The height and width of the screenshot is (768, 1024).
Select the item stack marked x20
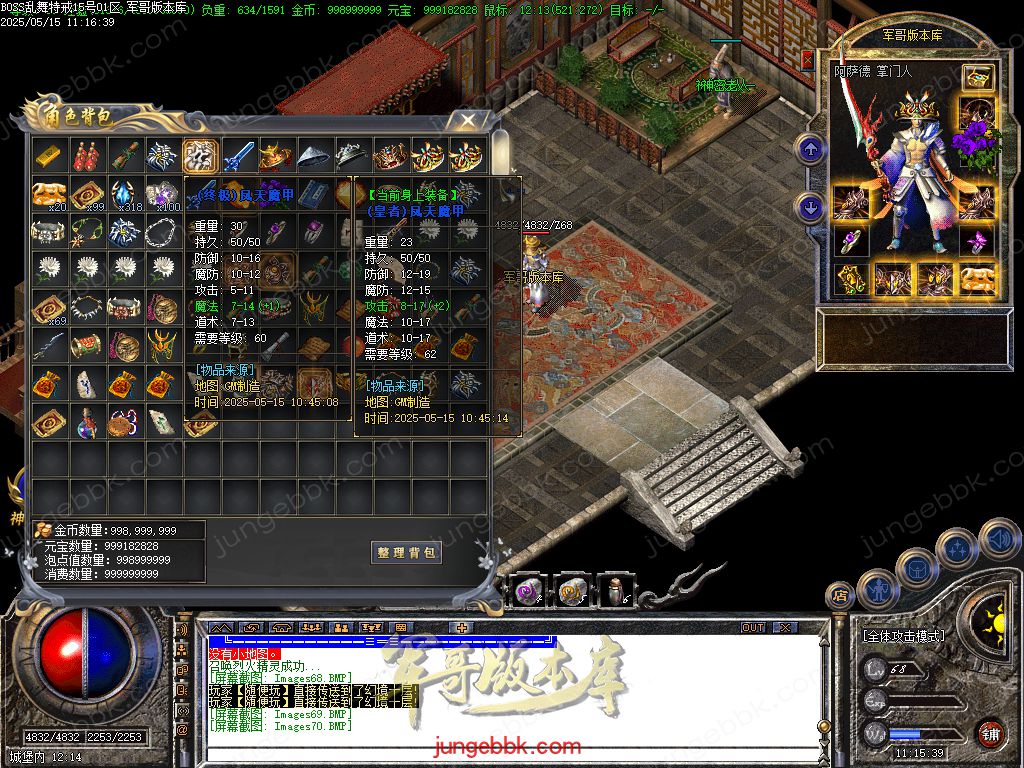pos(48,194)
